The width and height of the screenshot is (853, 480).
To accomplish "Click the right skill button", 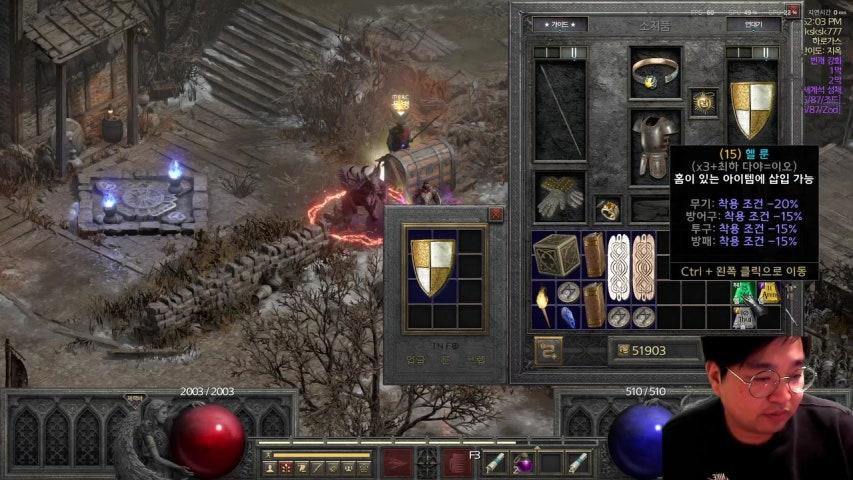I will tap(457, 462).
